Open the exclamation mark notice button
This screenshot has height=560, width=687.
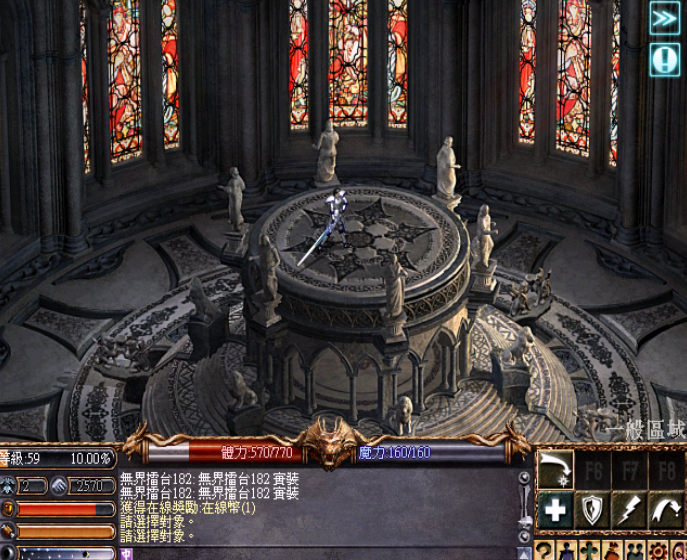click(665, 59)
